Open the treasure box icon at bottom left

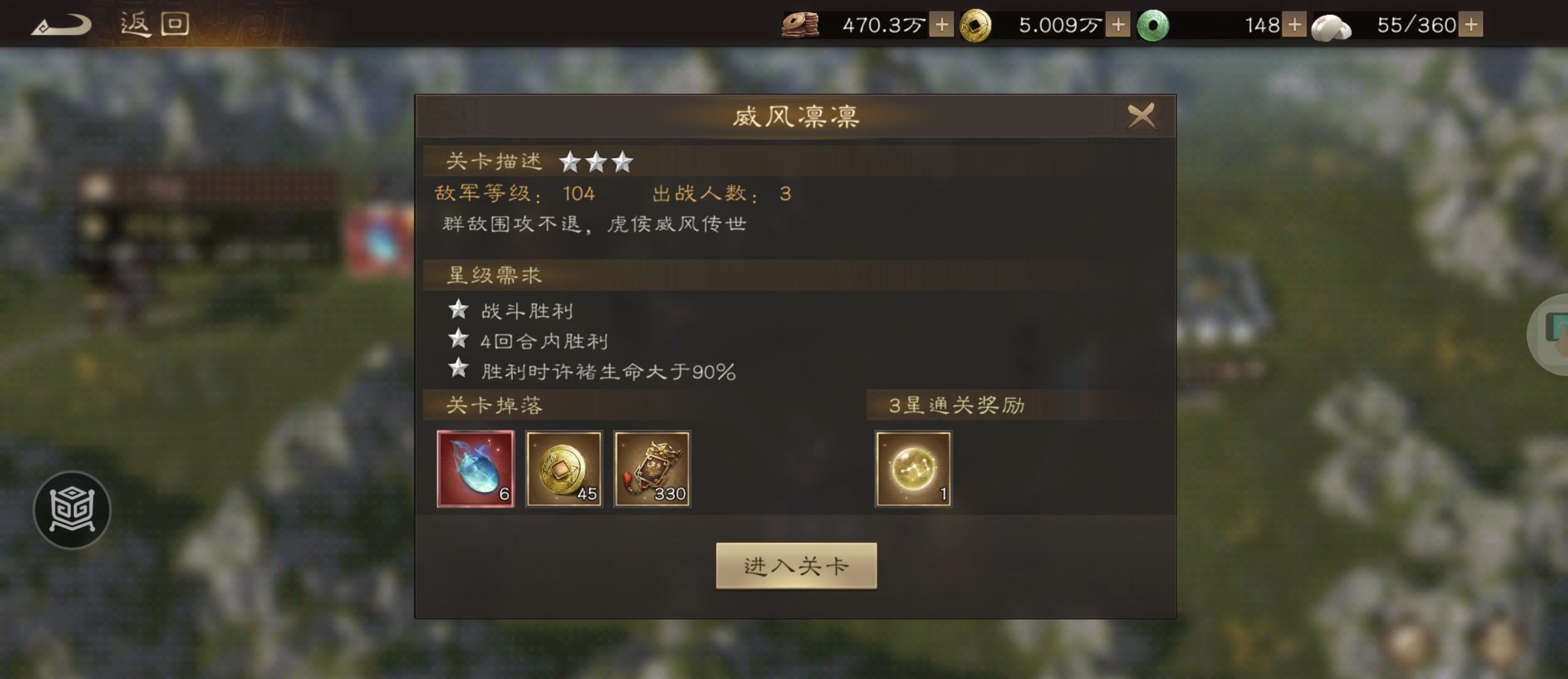[x=72, y=511]
